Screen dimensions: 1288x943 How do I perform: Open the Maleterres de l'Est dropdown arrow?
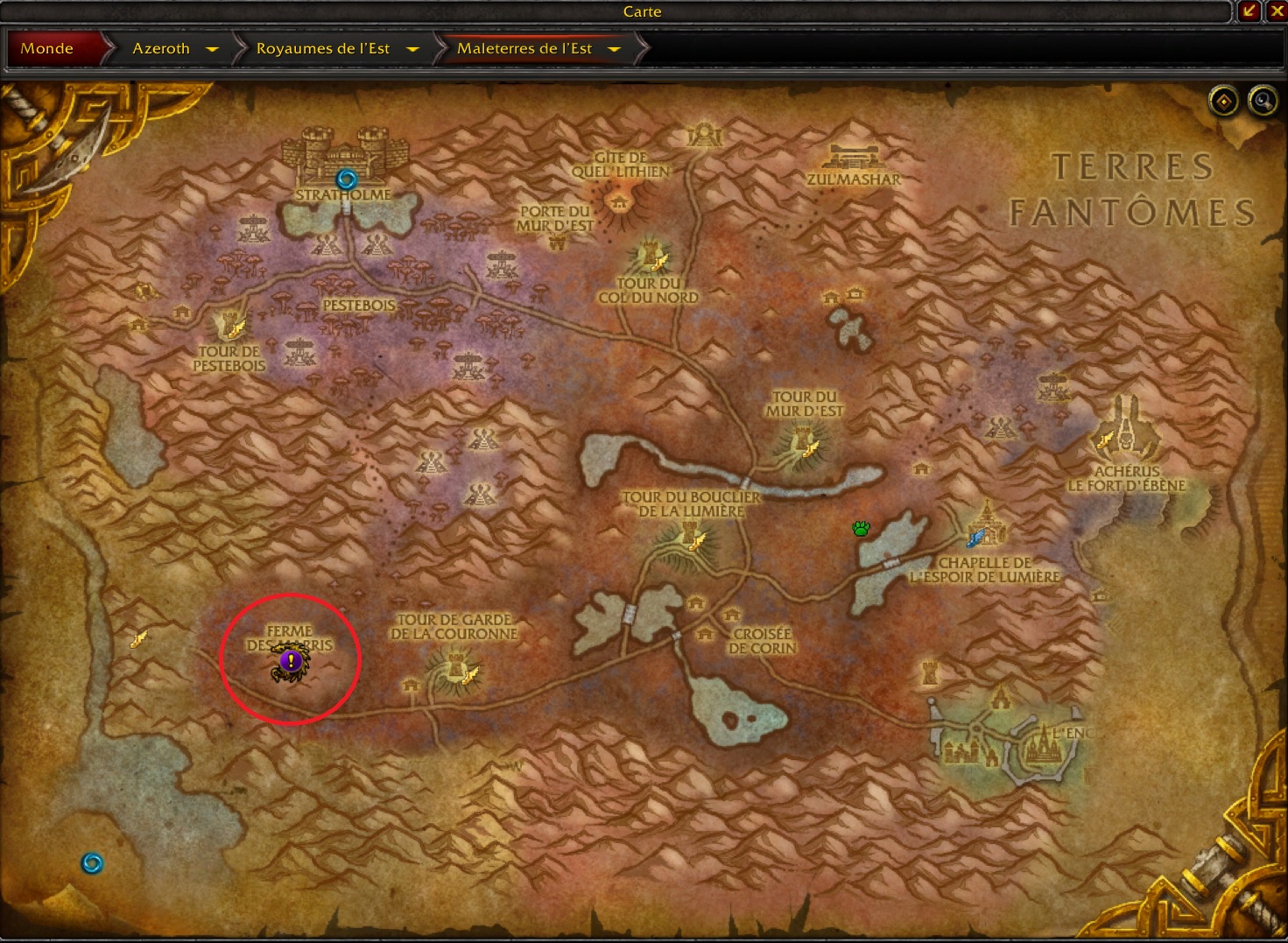coord(615,49)
